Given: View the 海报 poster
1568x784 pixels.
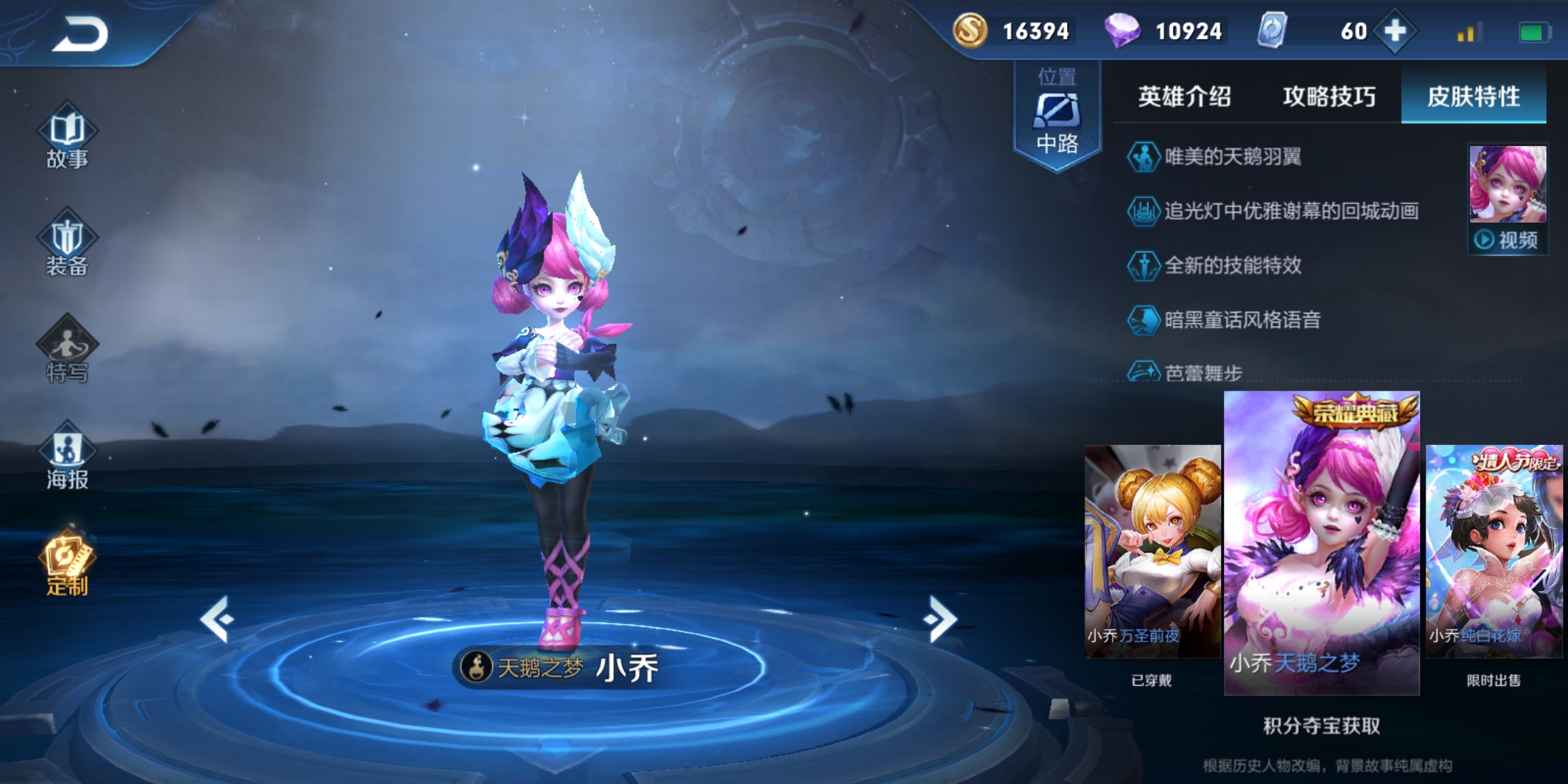Looking at the screenshot, I should (x=68, y=458).
